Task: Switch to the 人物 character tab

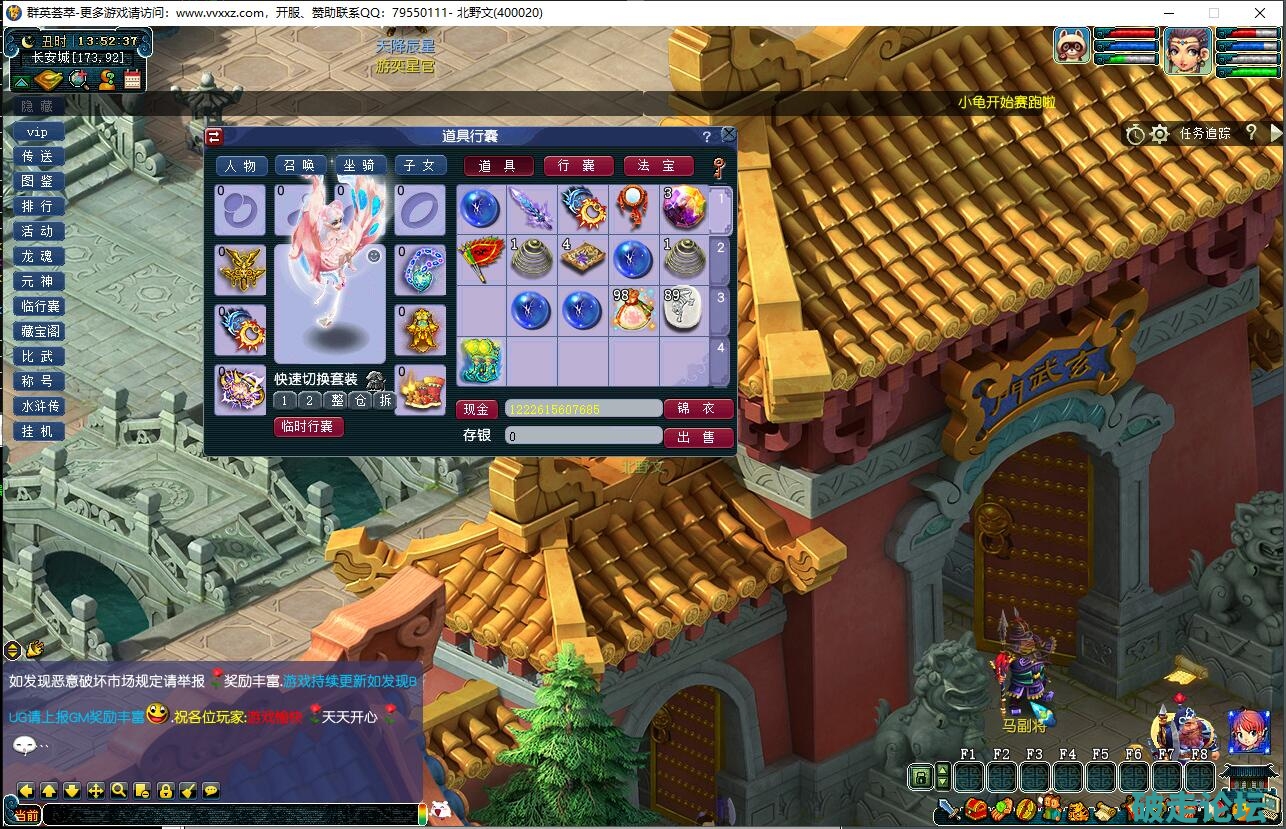Action: point(241,166)
